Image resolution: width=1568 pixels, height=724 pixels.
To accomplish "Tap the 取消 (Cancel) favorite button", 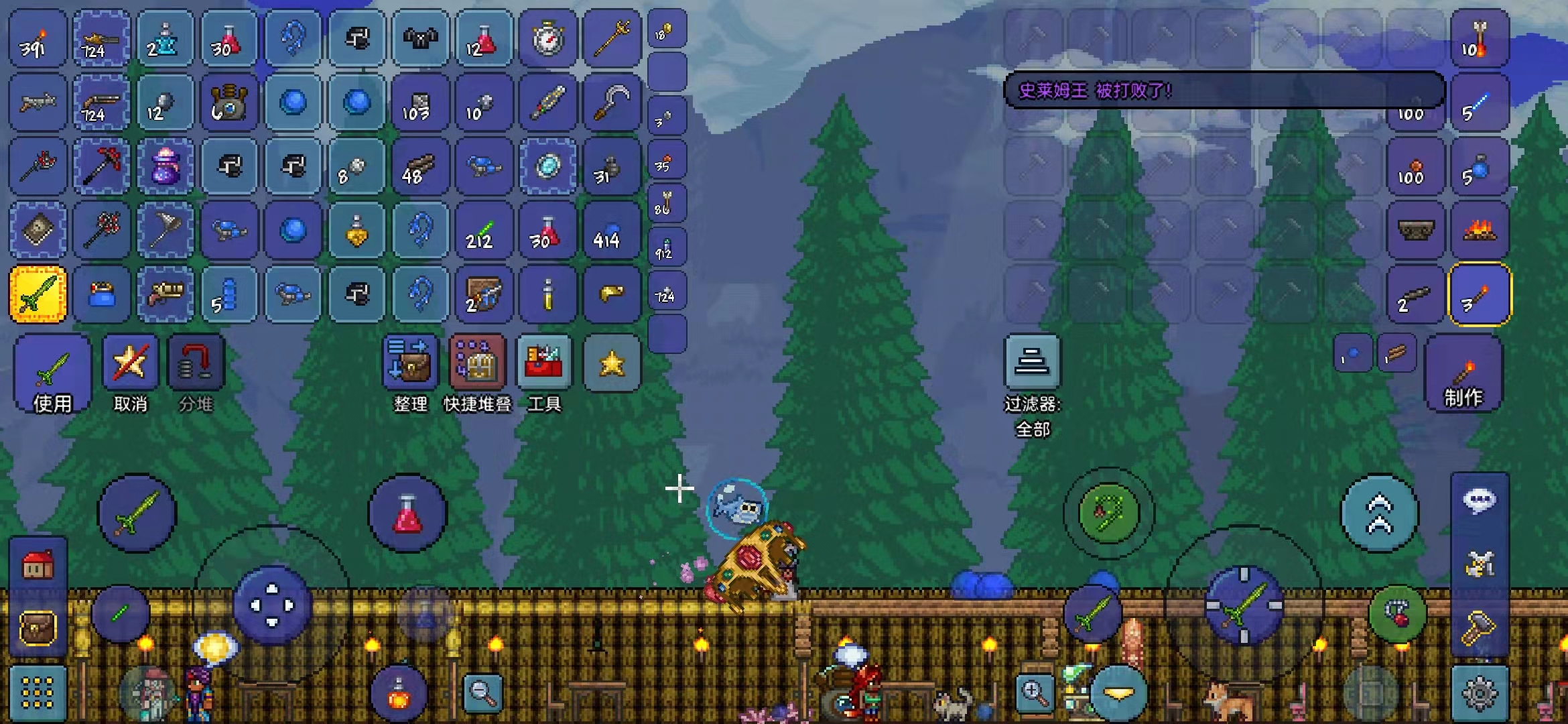I will tap(130, 374).
